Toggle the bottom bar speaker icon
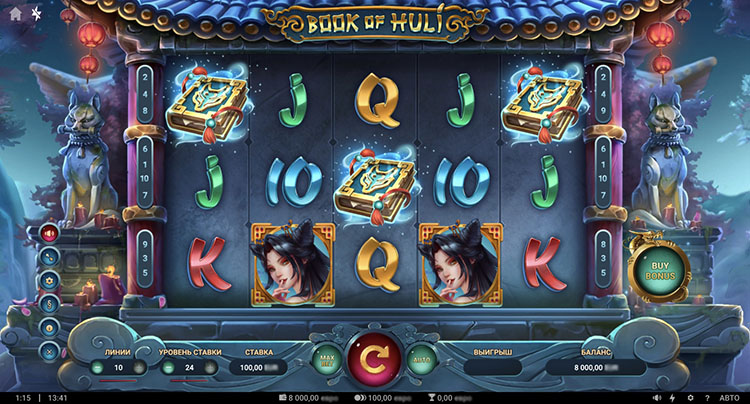 tap(656, 397)
